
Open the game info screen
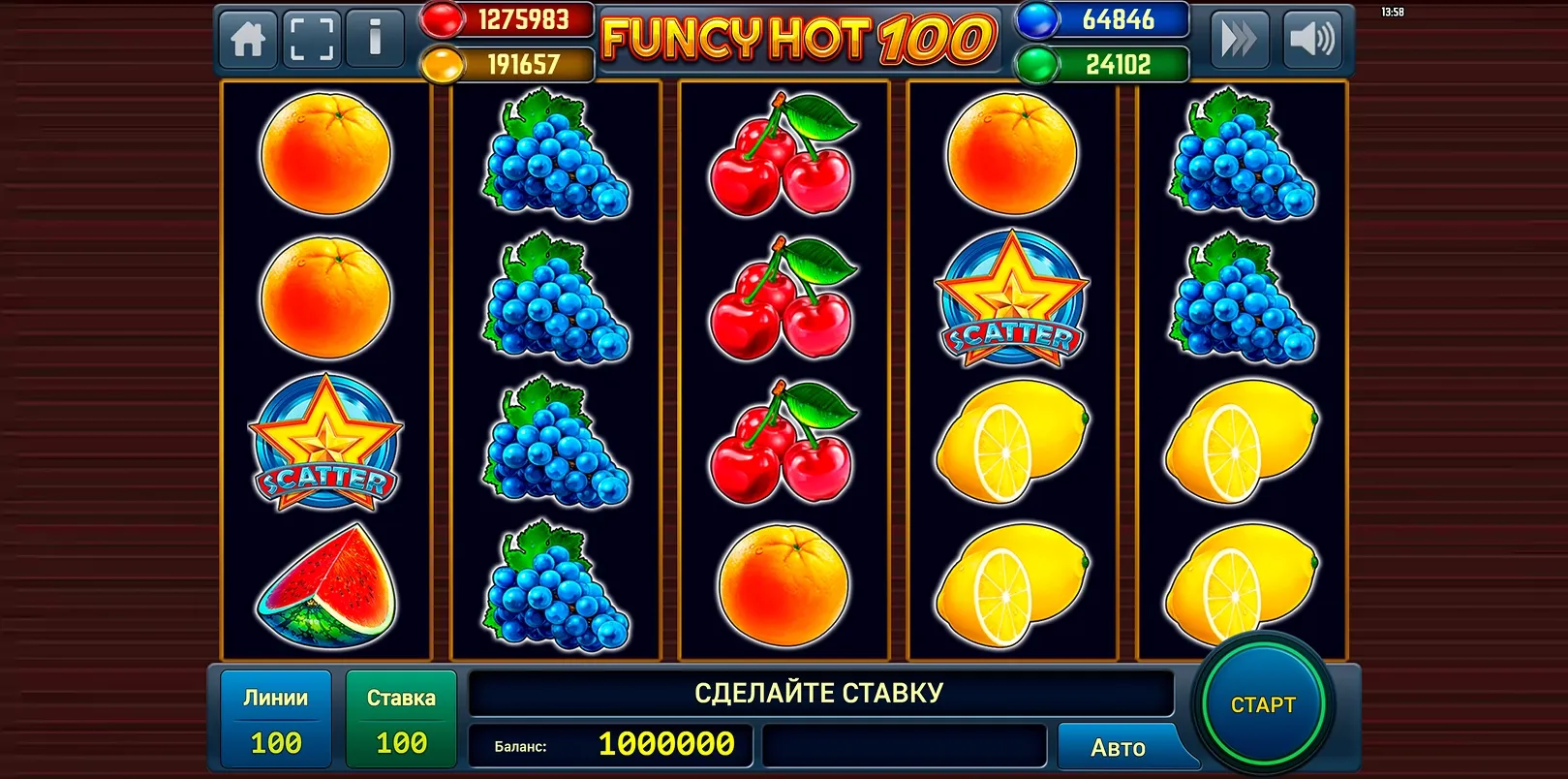click(376, 39)
